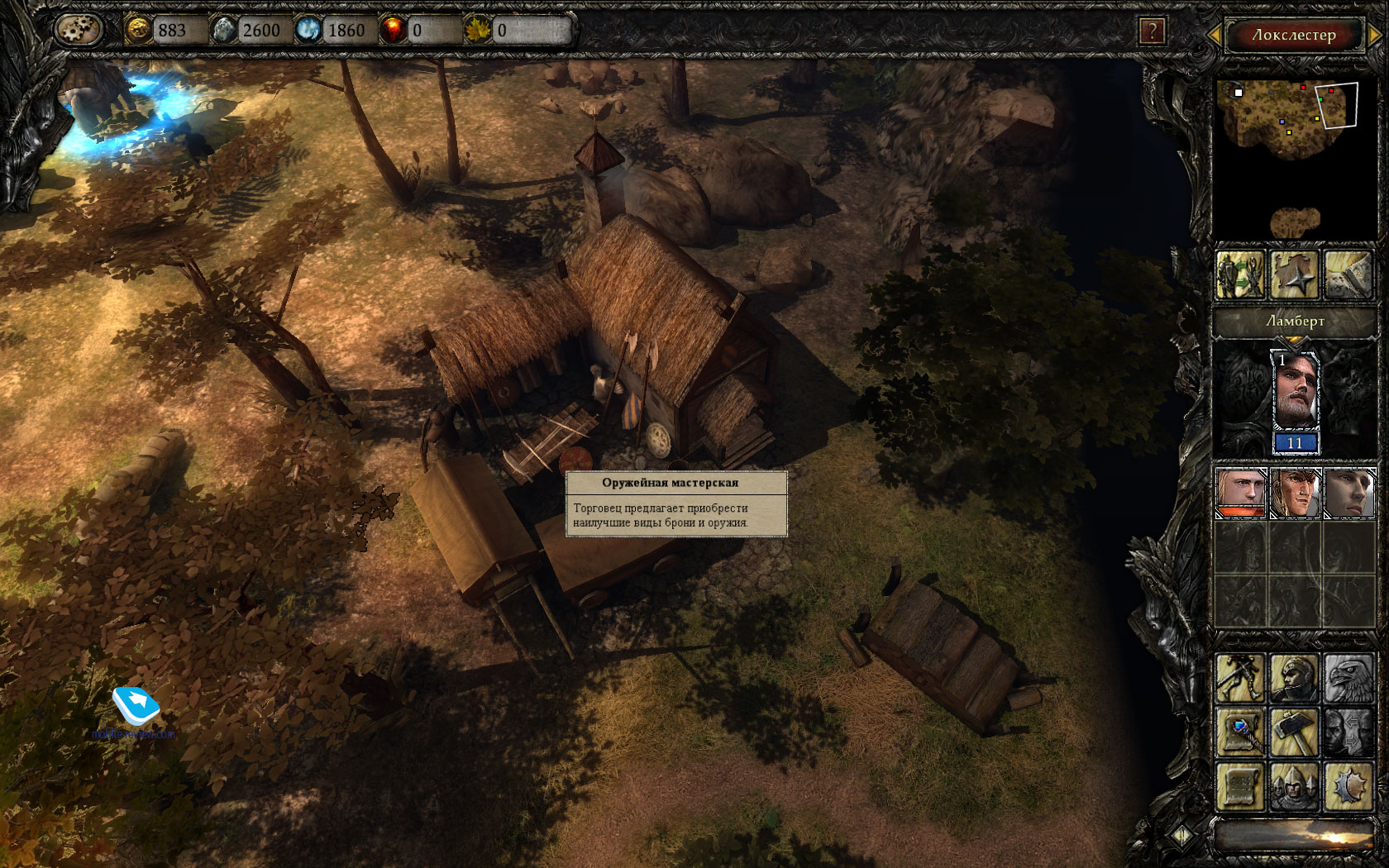Open the three helmeted soldiers icon

tap(1295, 787)
